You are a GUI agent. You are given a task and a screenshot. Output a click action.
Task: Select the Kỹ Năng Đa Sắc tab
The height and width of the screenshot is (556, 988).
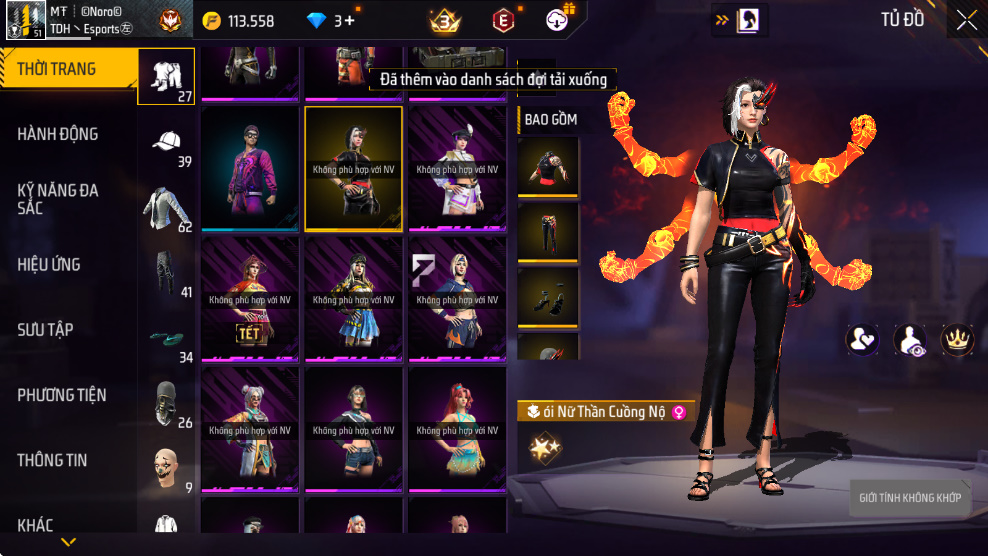click(x=58, y=199)
